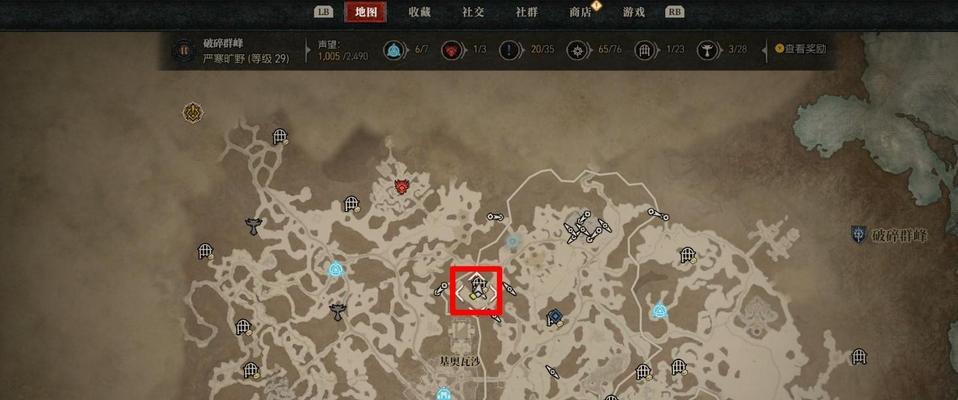Open the 商店 tab
The image size is (958, 400).
(x=581, y=12)
